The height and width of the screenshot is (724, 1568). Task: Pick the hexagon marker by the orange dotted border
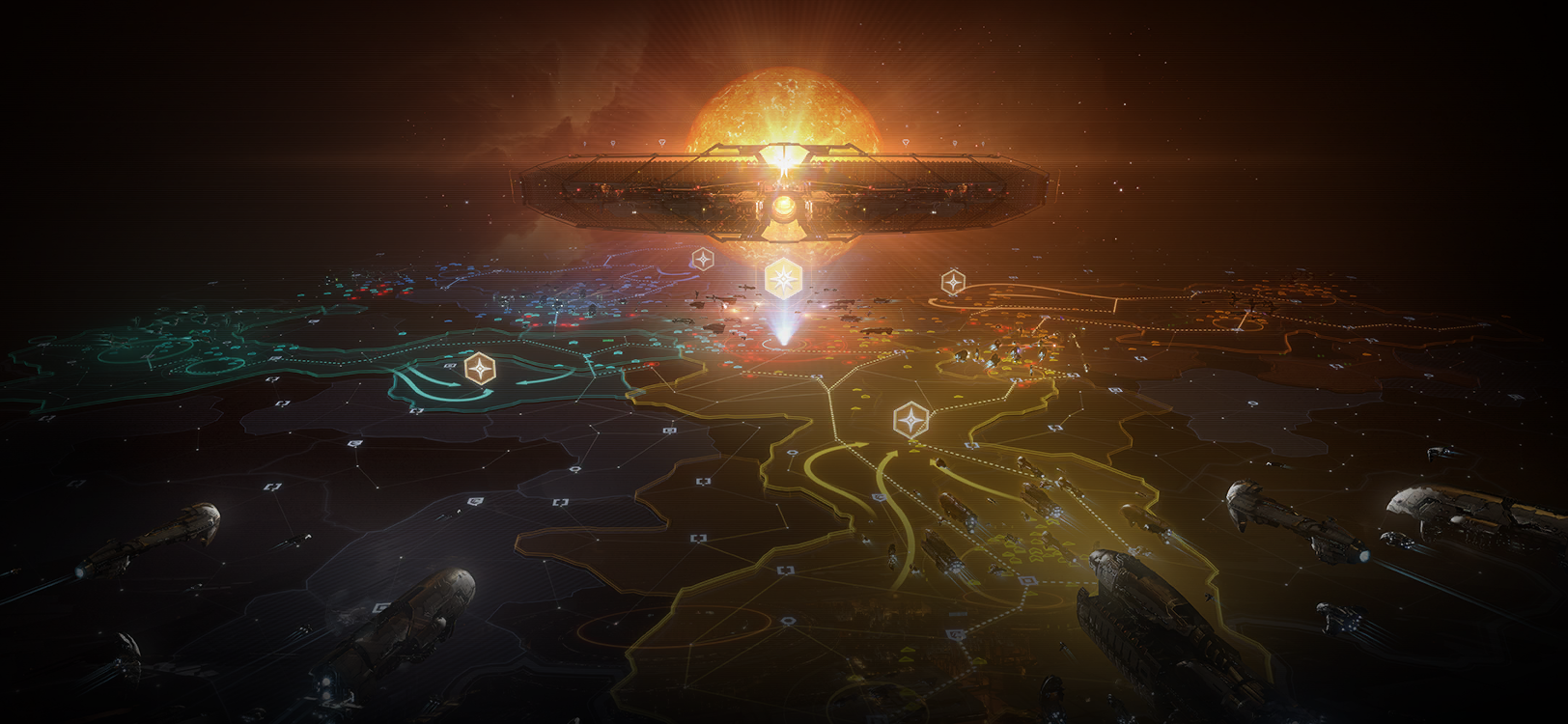[x=953, y=283]
